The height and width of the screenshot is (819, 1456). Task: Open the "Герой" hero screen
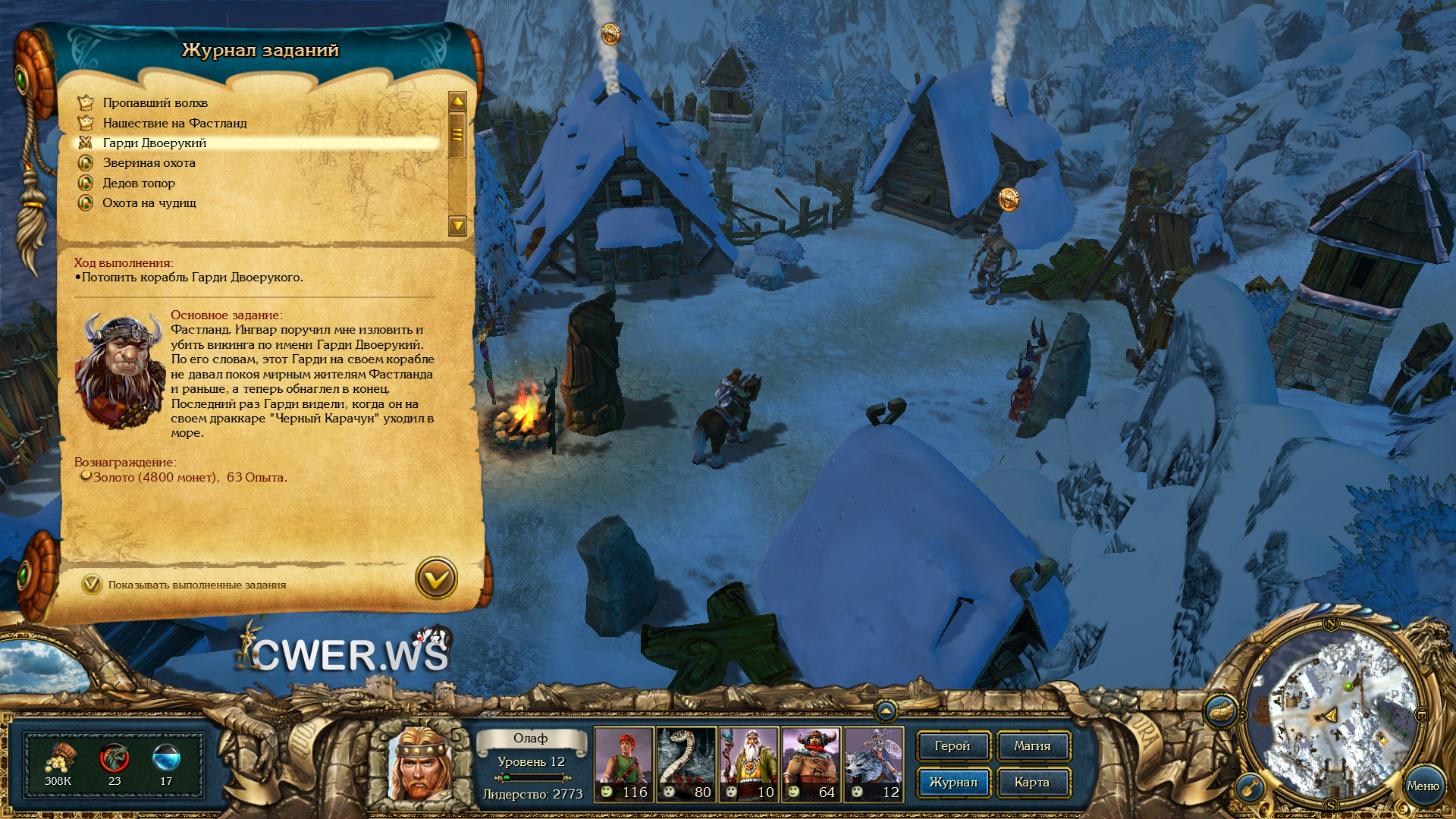pyautogui.click(x=952, y=746)
